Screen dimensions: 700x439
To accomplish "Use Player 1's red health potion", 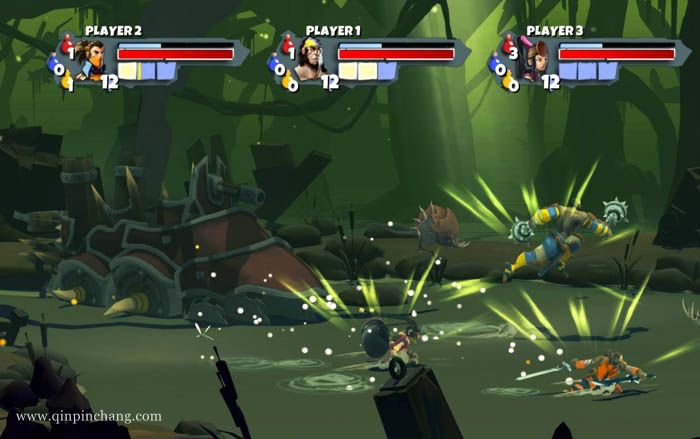I will click(286, 46).
